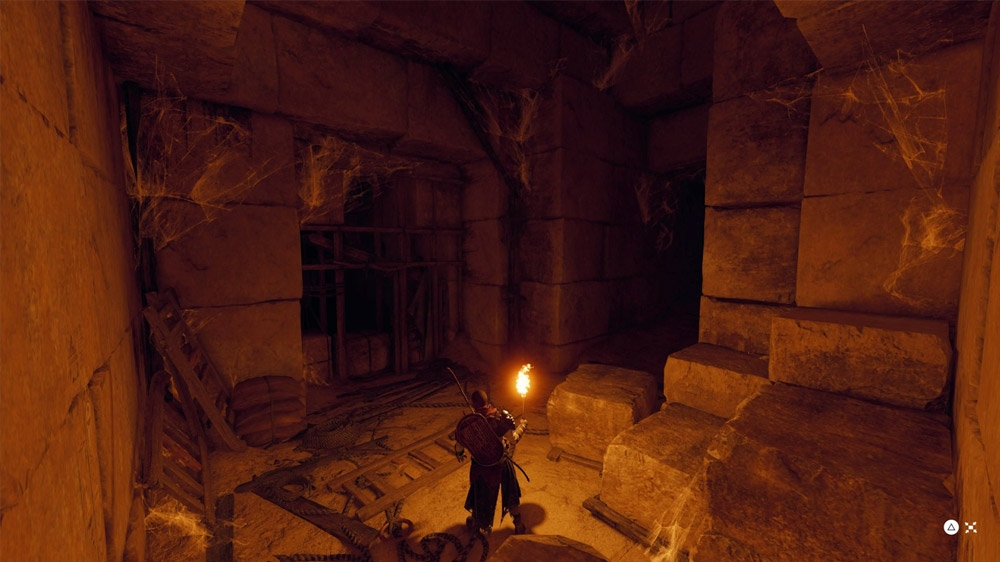Toggle the fullscreen arrows icon
Image resolution: width=1000 pixels, height=562 pixels.
coord(970,528)
